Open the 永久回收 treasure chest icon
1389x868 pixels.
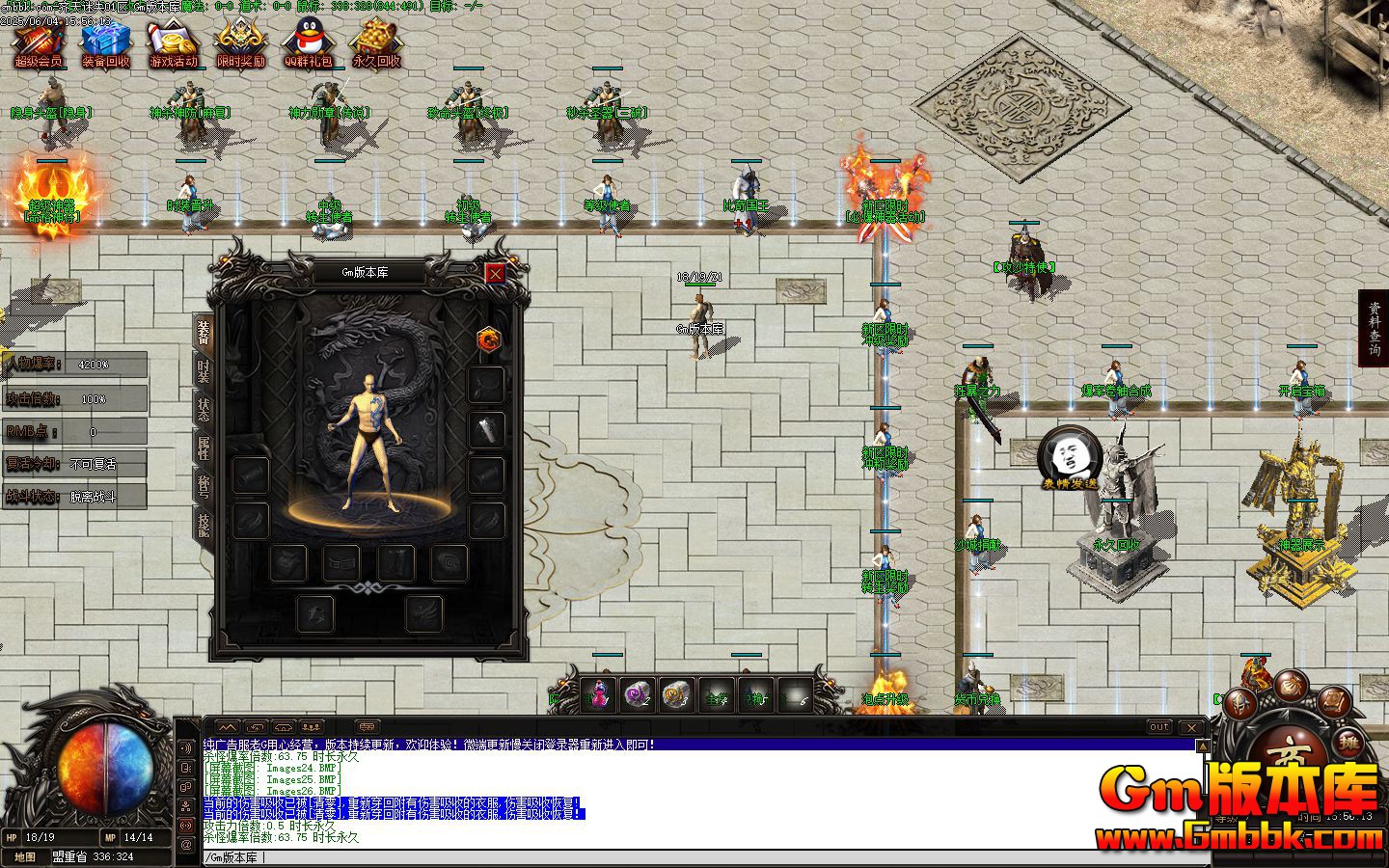point(375,39)
